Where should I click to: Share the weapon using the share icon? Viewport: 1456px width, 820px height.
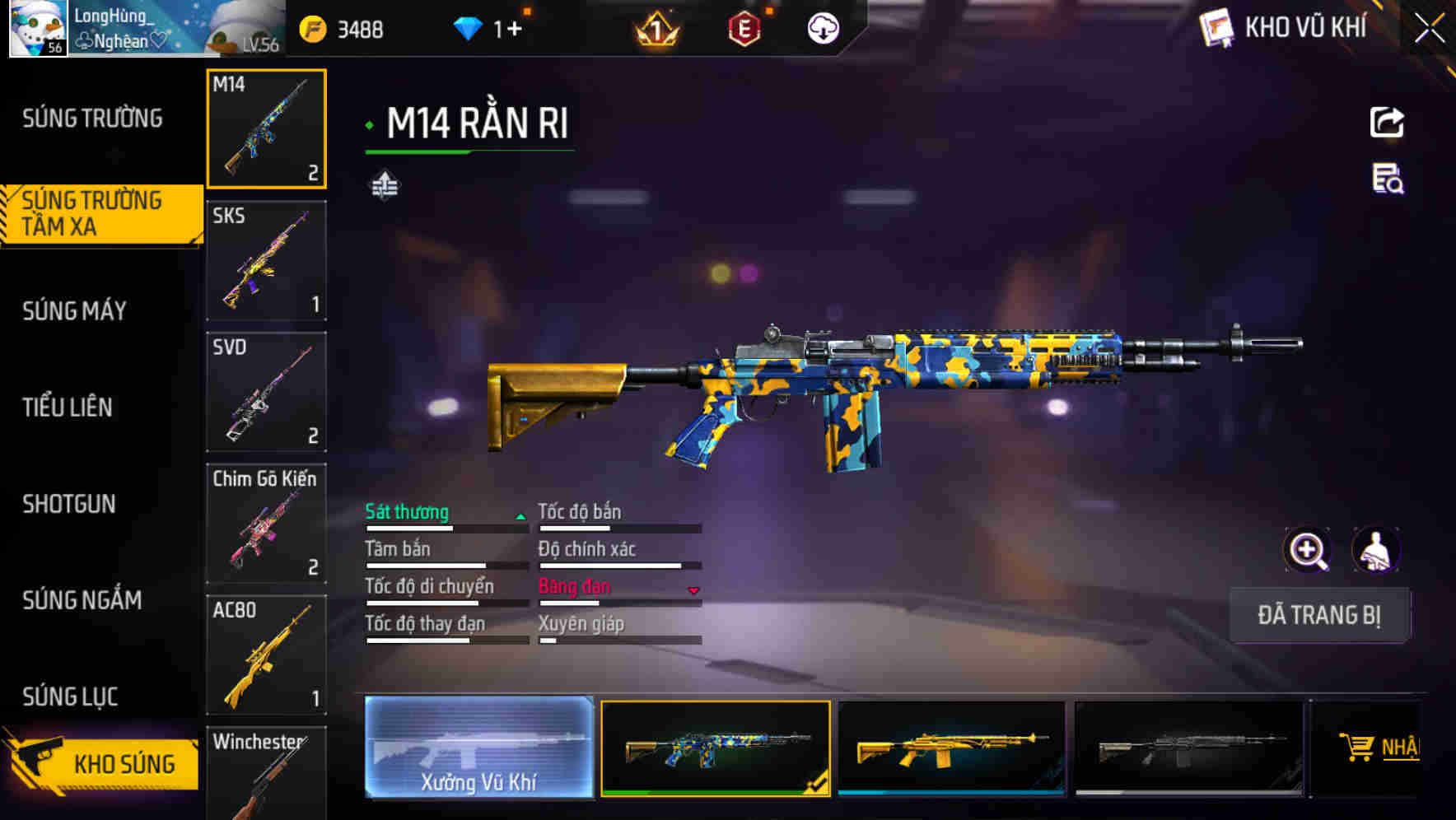click(x=1387, y=123)
